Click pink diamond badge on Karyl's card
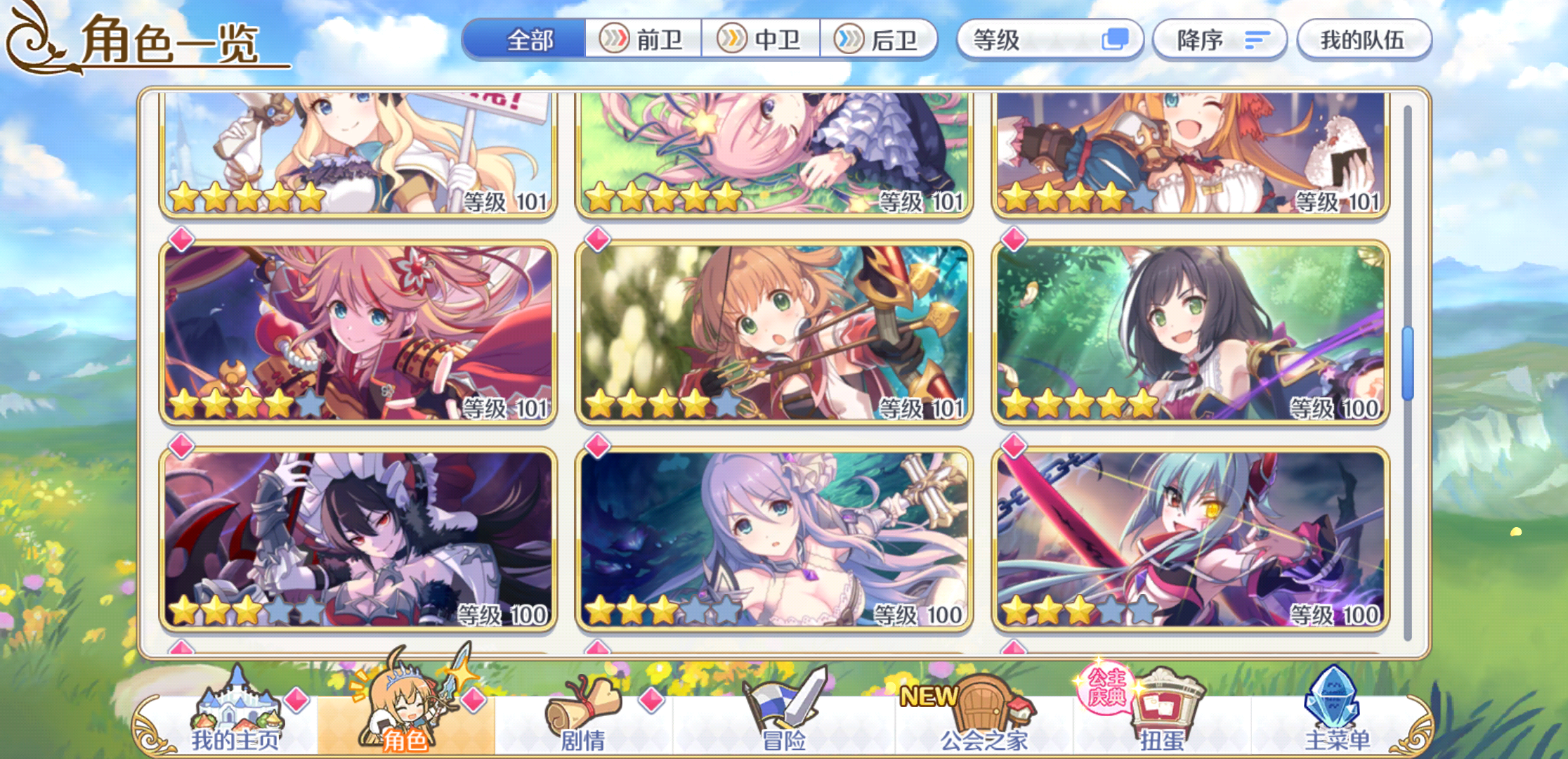Viewport: 1568px width, 759px height. tap(1014, 241)
